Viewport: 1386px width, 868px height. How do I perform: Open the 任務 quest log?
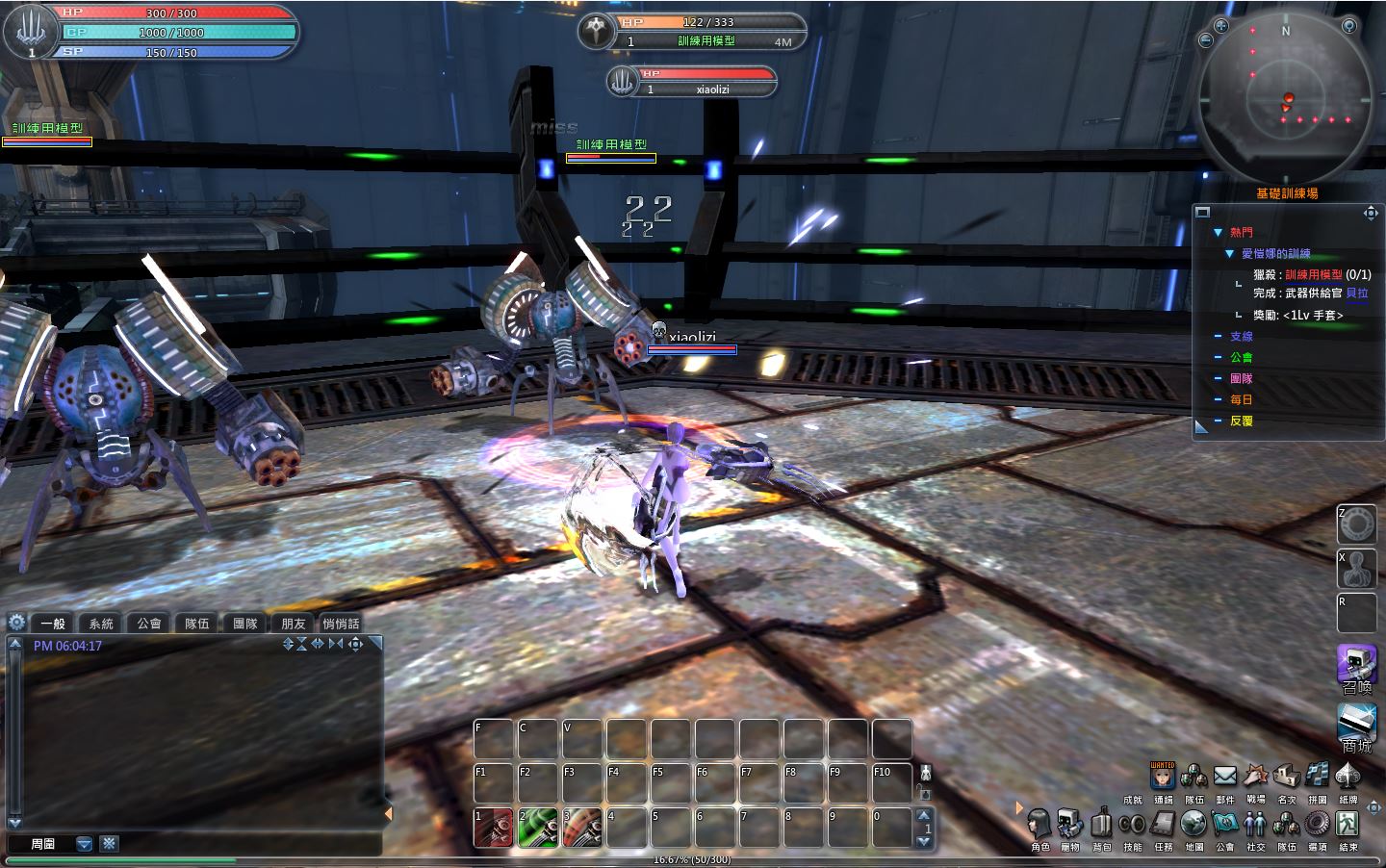pos(1164,826)
